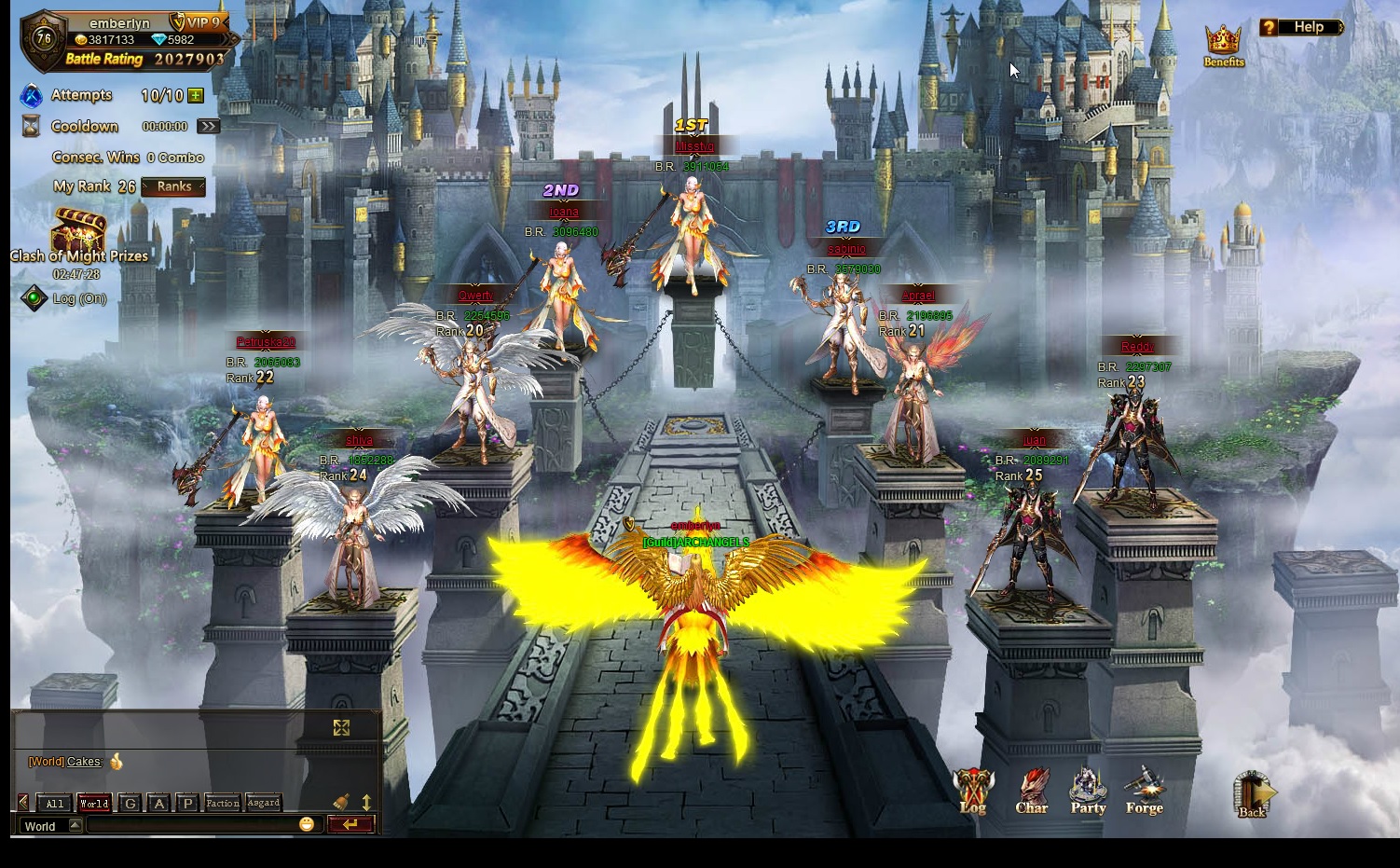
Task: Open the Benefits crown icon
Action: (1223, 44)
